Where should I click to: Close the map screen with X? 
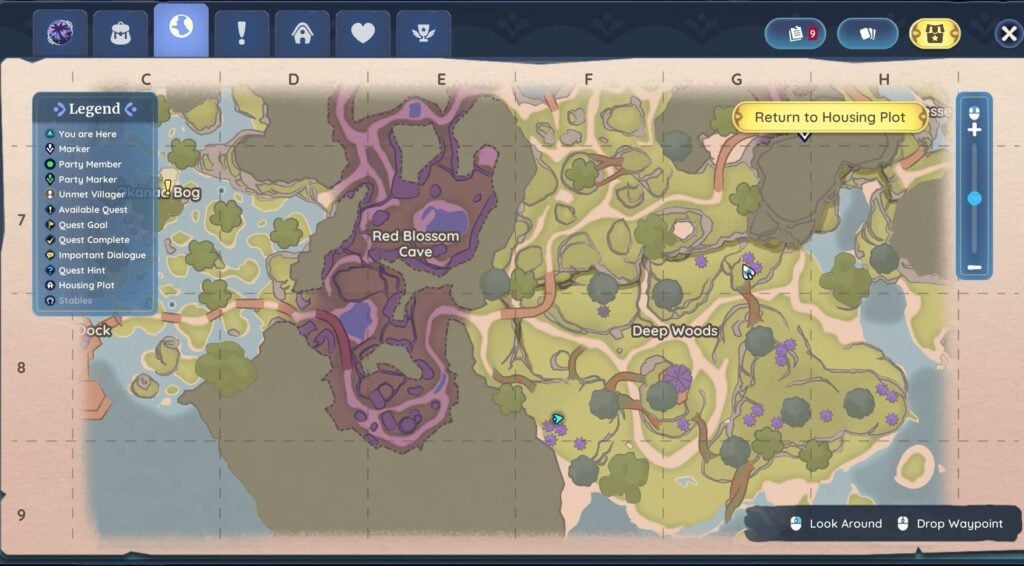tap(1008, 34)
